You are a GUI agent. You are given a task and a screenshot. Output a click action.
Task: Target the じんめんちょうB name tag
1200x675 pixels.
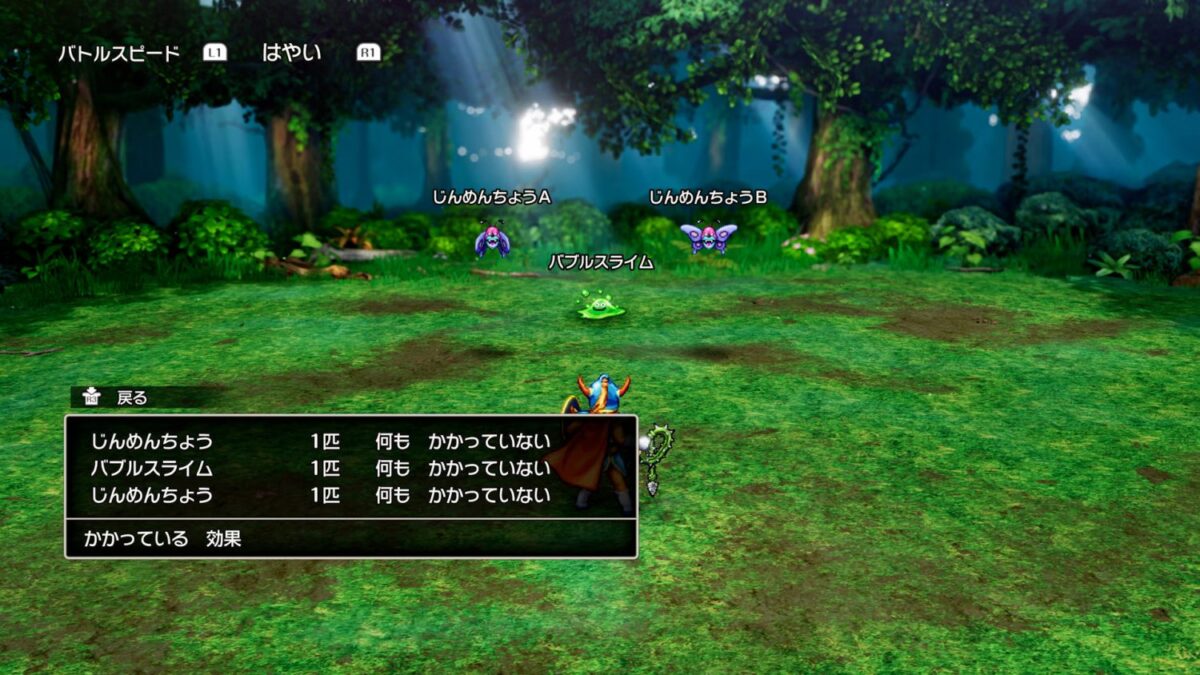pyautogui.click(x=708, y=198)
